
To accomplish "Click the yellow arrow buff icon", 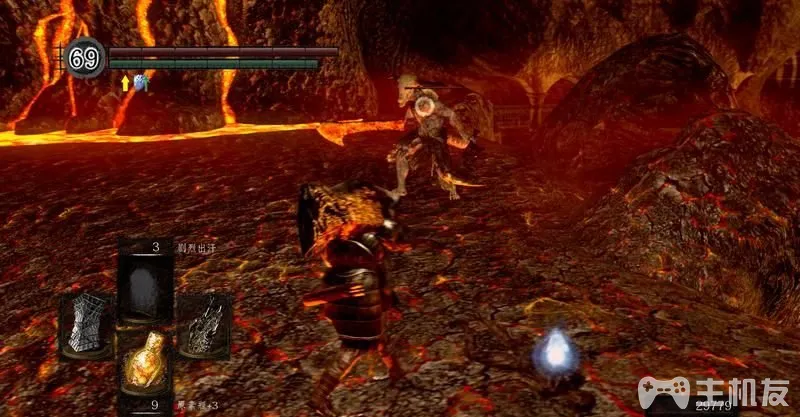I will click(125, 84).
